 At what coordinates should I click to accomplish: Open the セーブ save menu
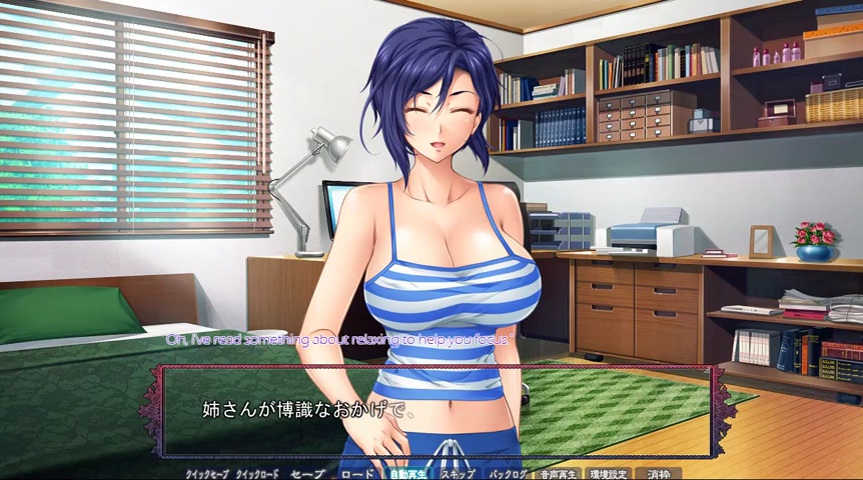coord(307,473)
